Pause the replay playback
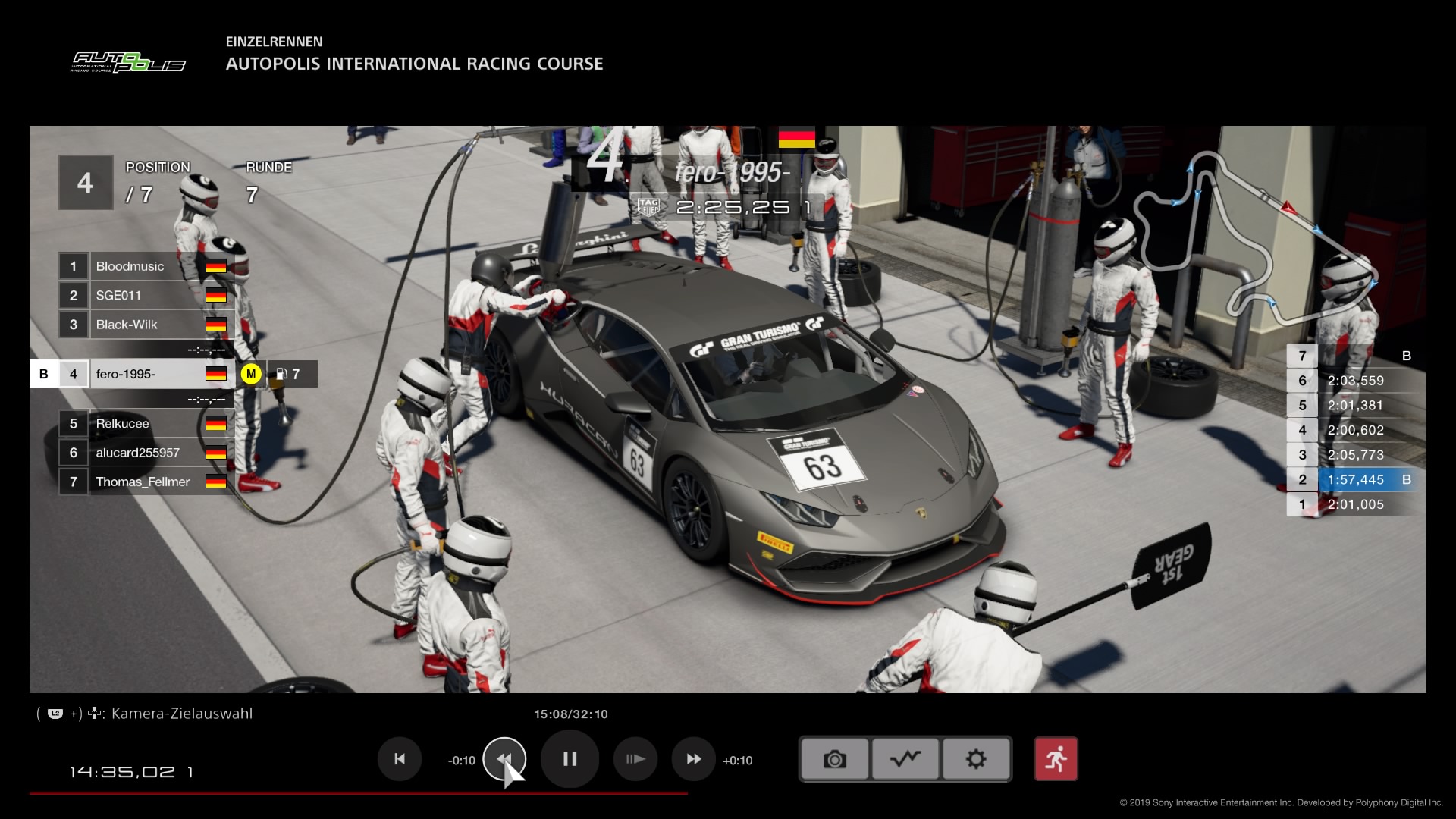Viewport: 1456px width, 819px height. pos(570,759)
